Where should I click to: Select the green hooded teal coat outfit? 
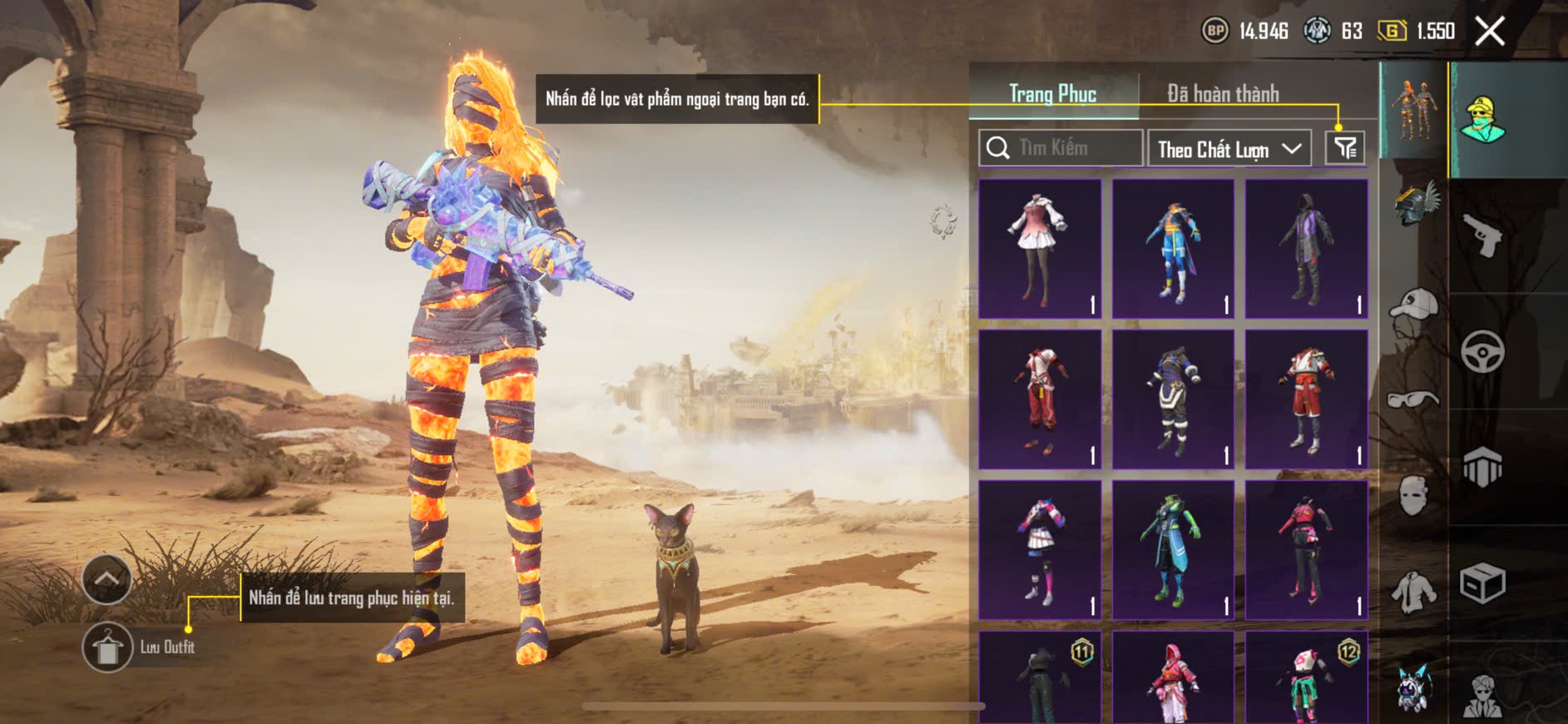tap(1173, 549)
